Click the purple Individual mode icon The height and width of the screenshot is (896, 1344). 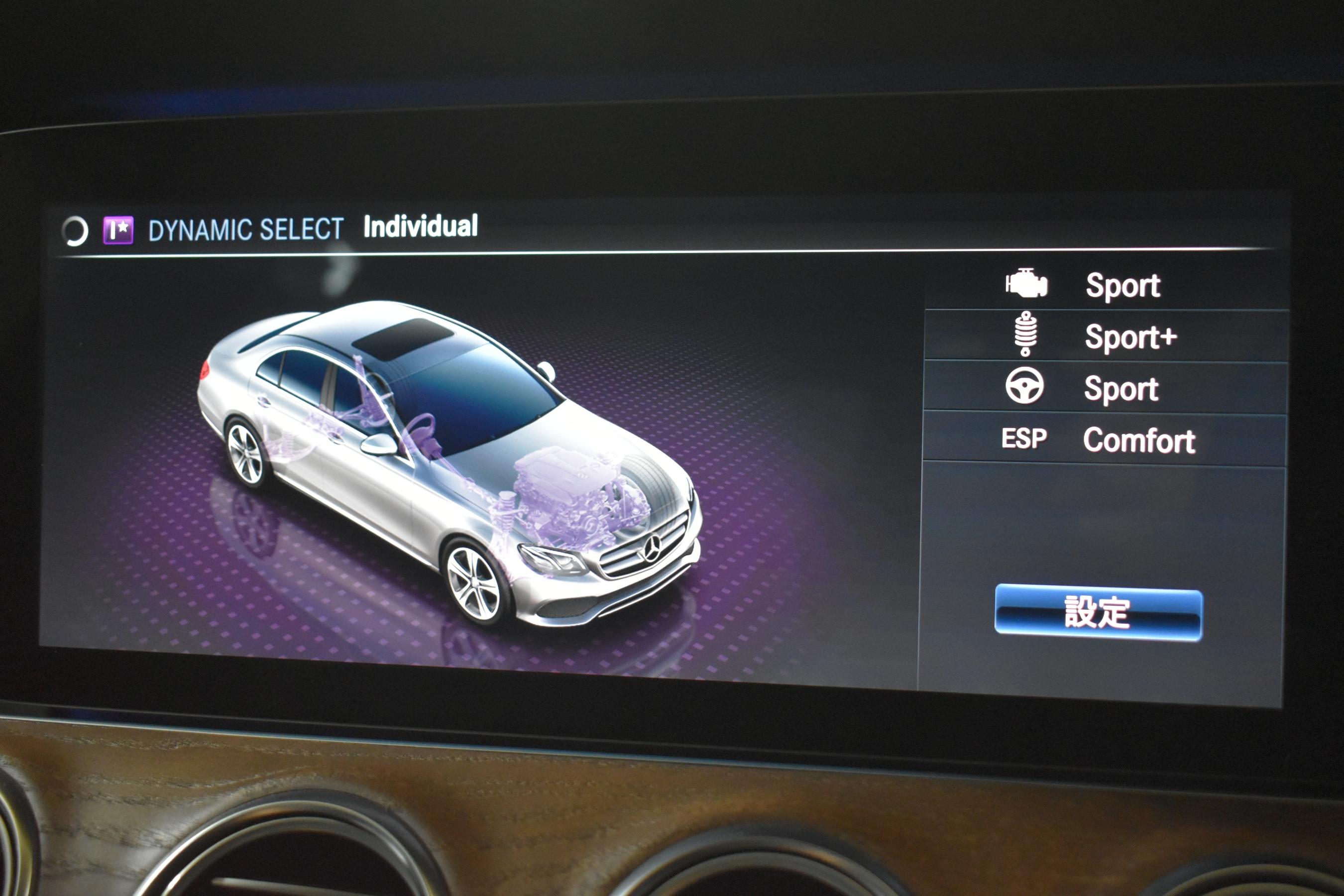coord(118,230)
